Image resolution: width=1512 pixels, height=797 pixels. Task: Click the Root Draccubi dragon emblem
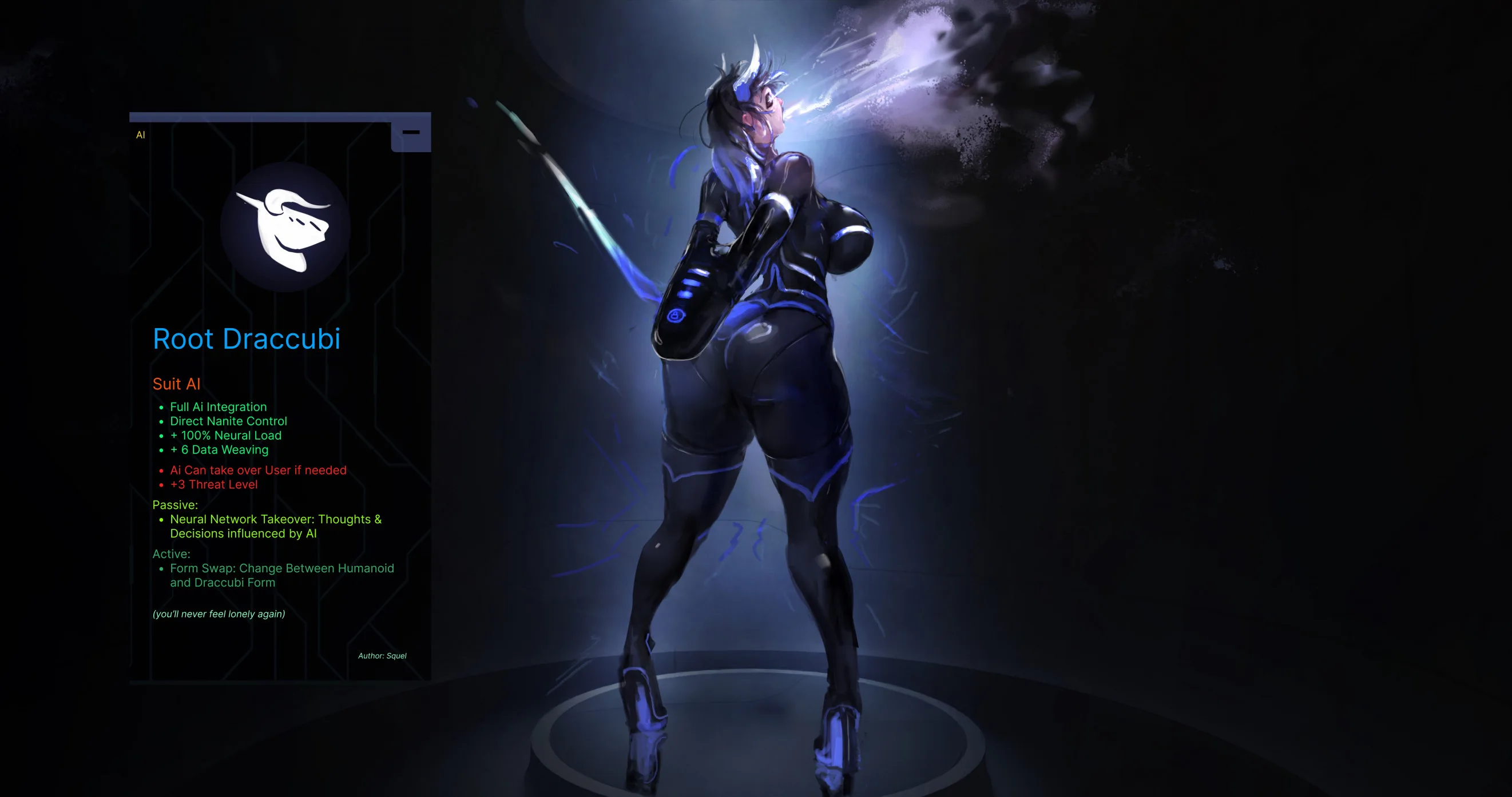(x=285, y=228)
